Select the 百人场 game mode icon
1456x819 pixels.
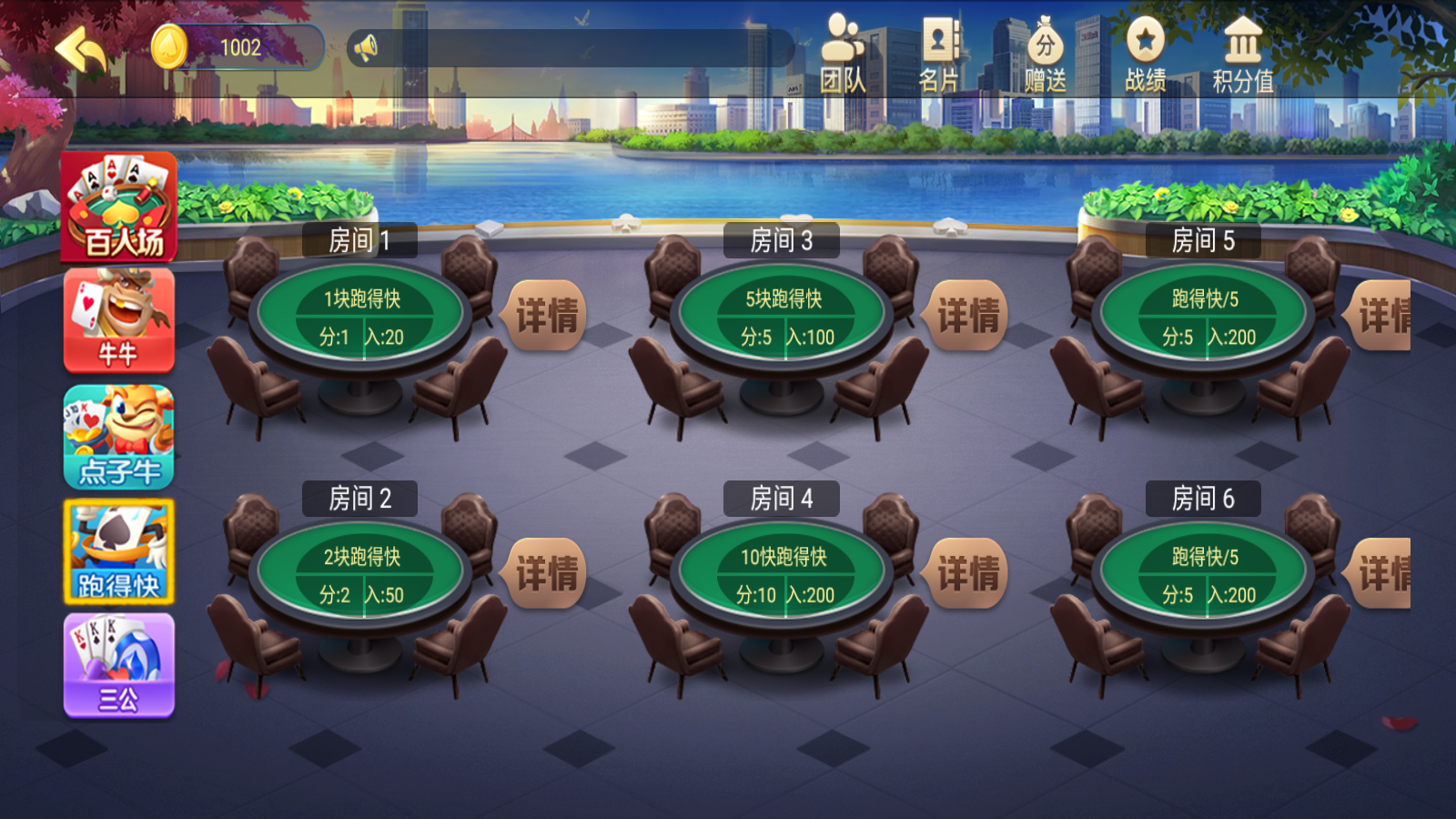tap(116, 207)
